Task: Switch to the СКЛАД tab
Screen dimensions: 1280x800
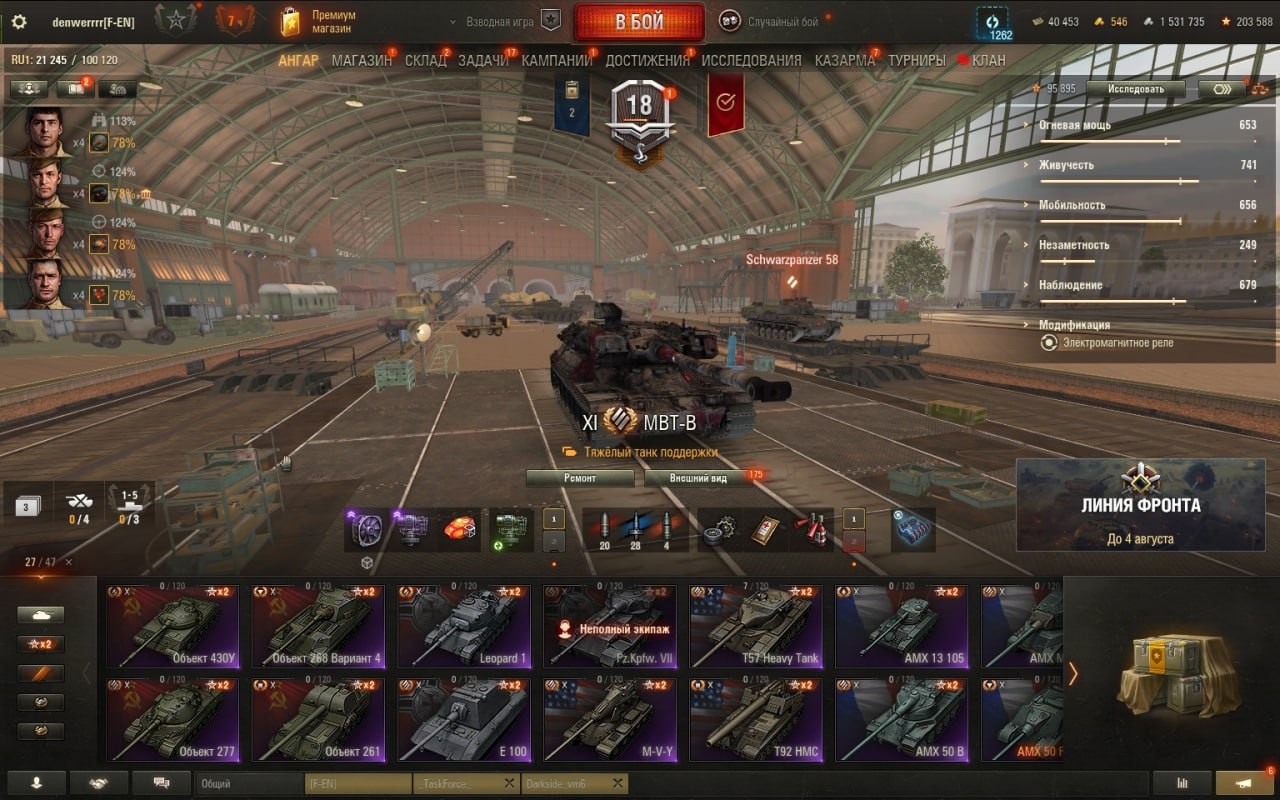Action: (425, 60)
